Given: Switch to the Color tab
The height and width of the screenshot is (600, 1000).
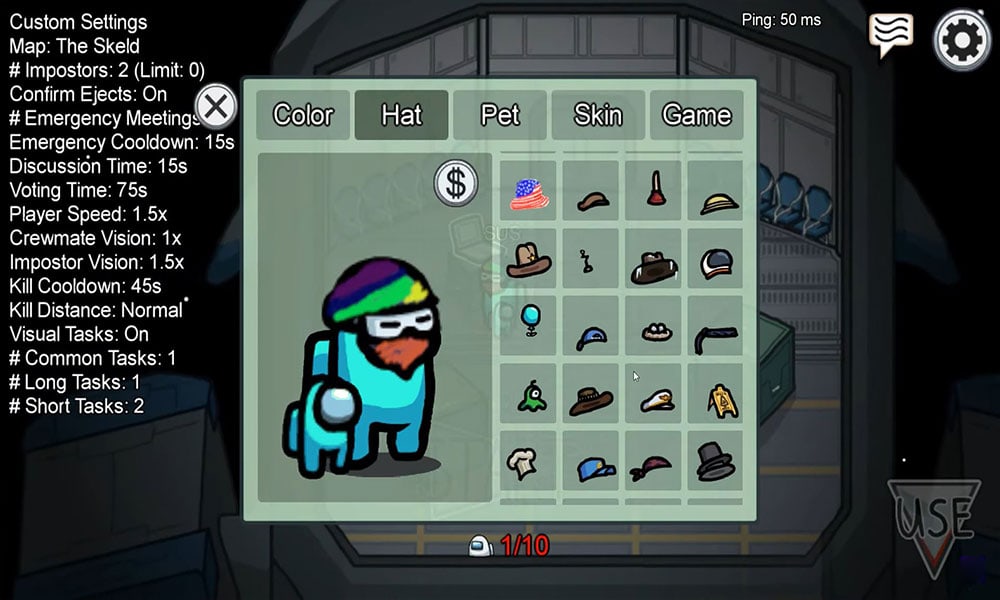Looking at the screenshot, I should [303, 115].
